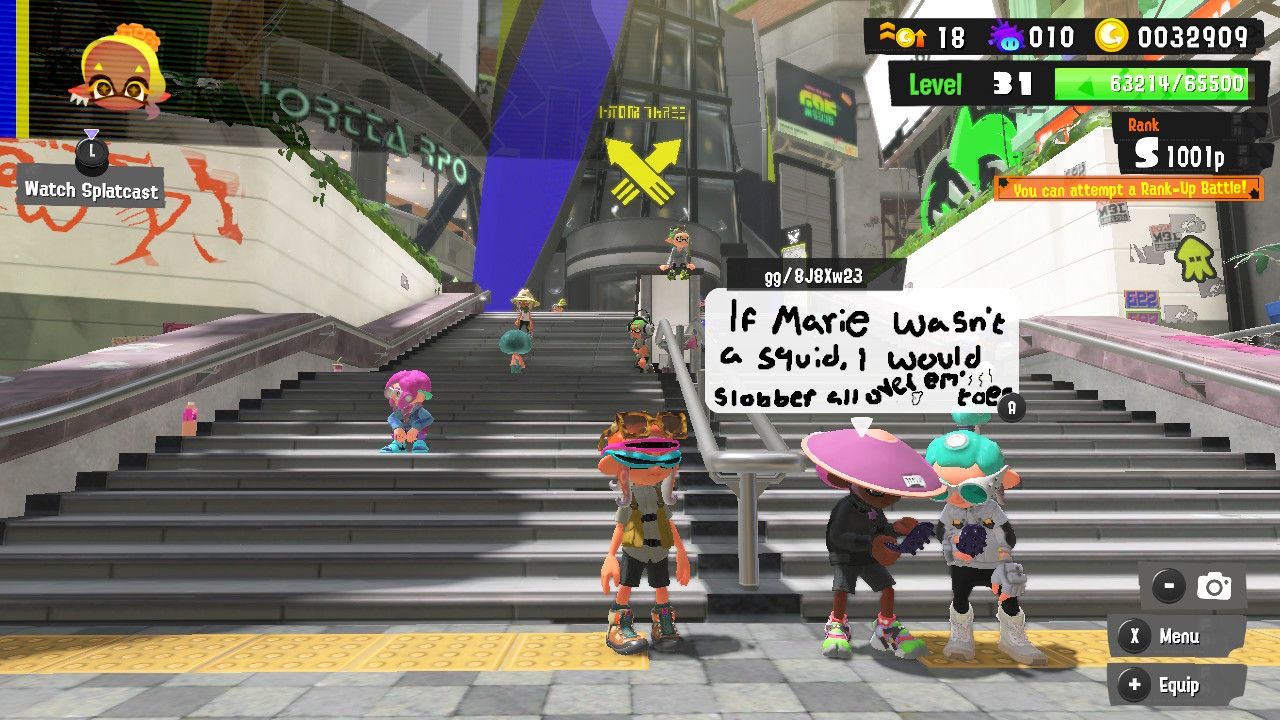Select the Super Sea Snail icon
The height and width of the screenshot is (720, 1280).
1007,36
